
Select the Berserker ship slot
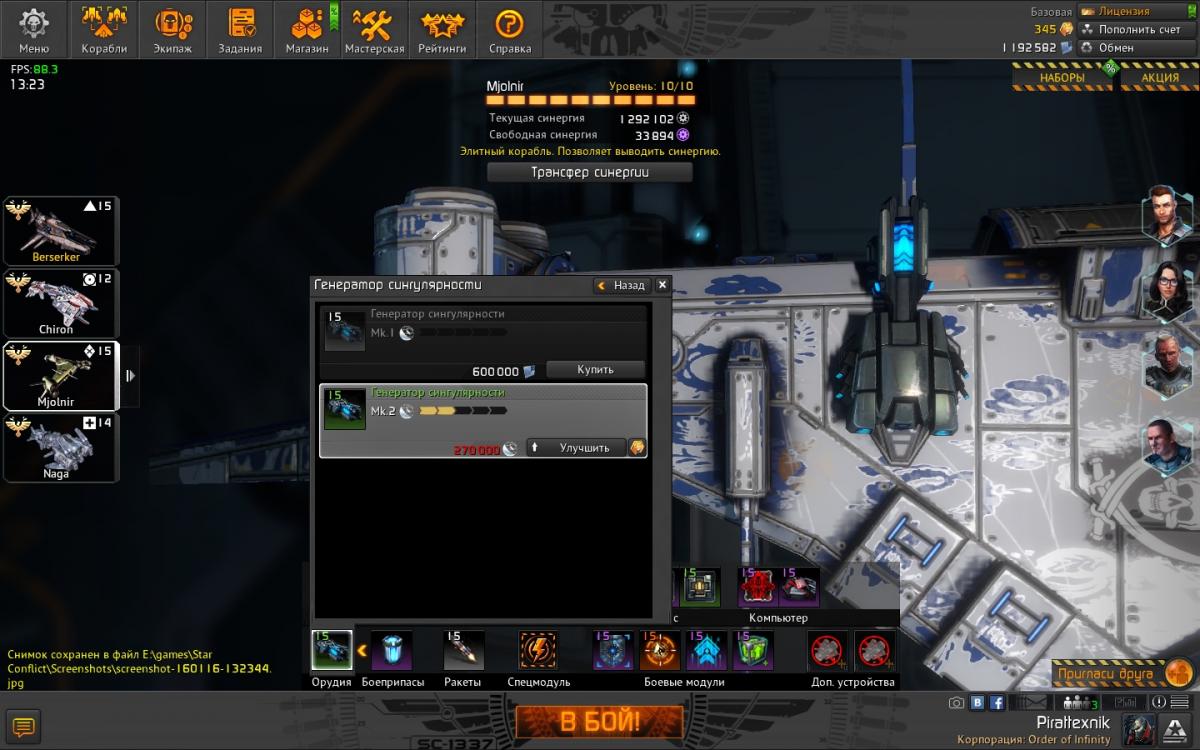click(61, 231)
